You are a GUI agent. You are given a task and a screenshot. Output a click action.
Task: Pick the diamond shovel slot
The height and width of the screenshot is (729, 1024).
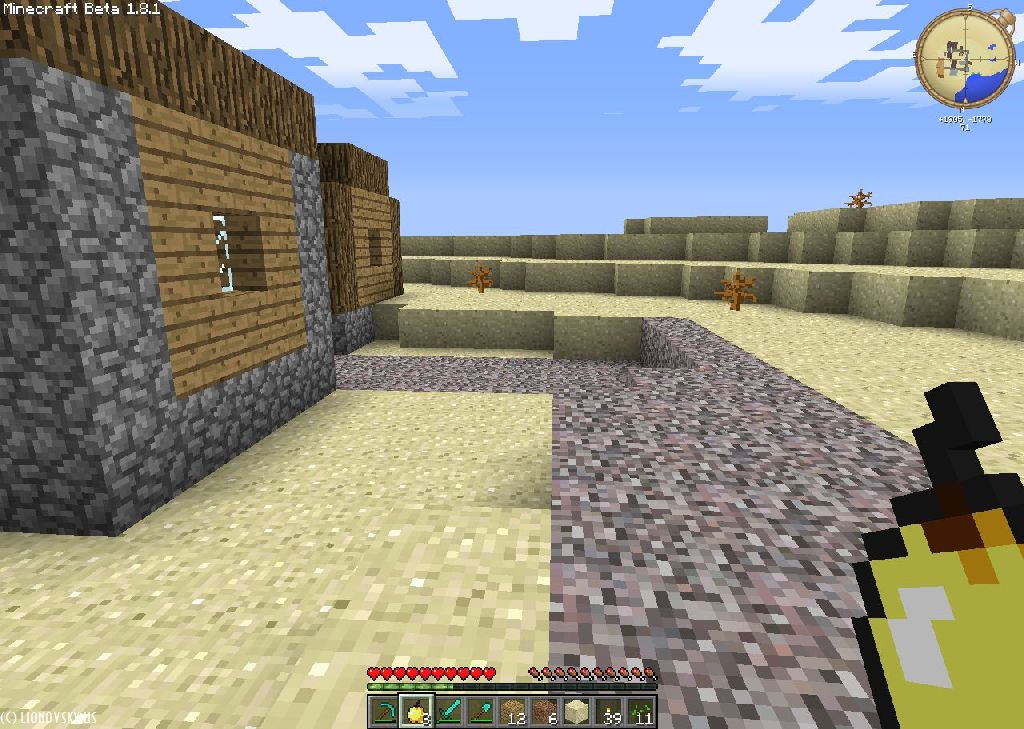click(x=480, y=712)
